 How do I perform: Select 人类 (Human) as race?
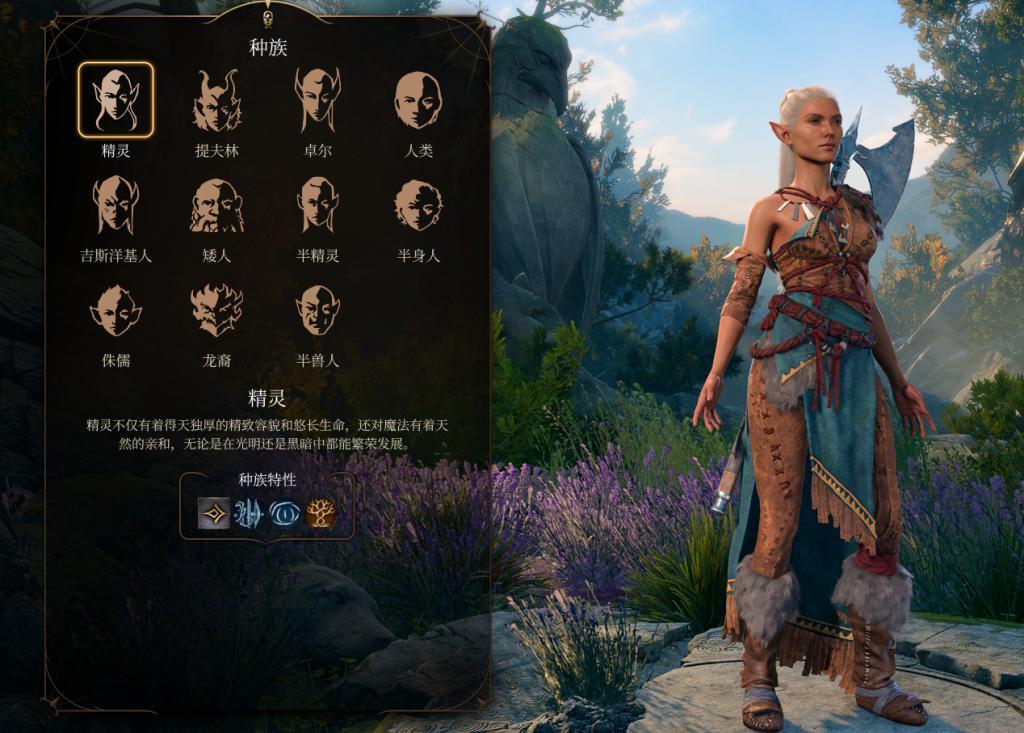click(418, 100)
